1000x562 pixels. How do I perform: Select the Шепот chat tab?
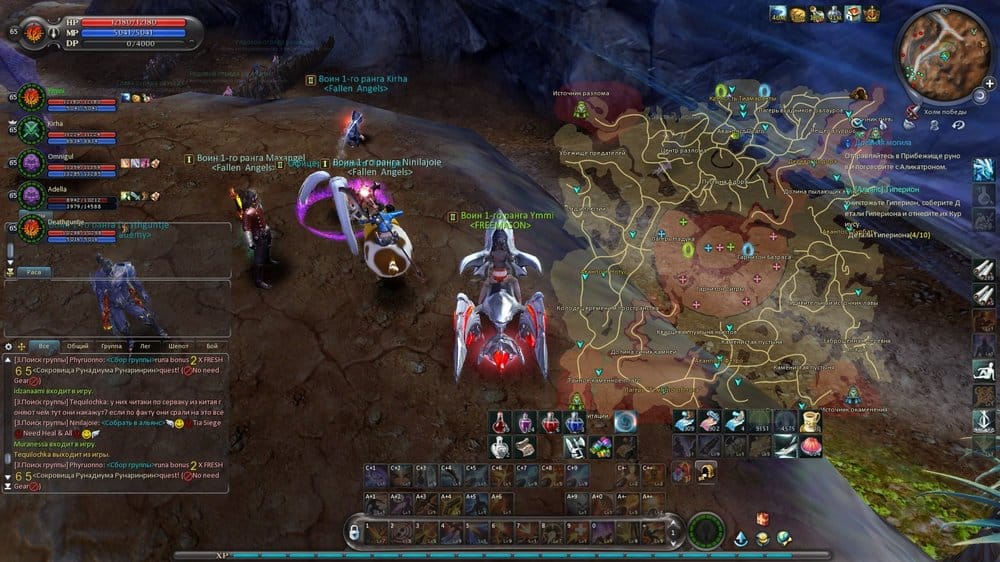pyautogui.click(x=178, y=346)
